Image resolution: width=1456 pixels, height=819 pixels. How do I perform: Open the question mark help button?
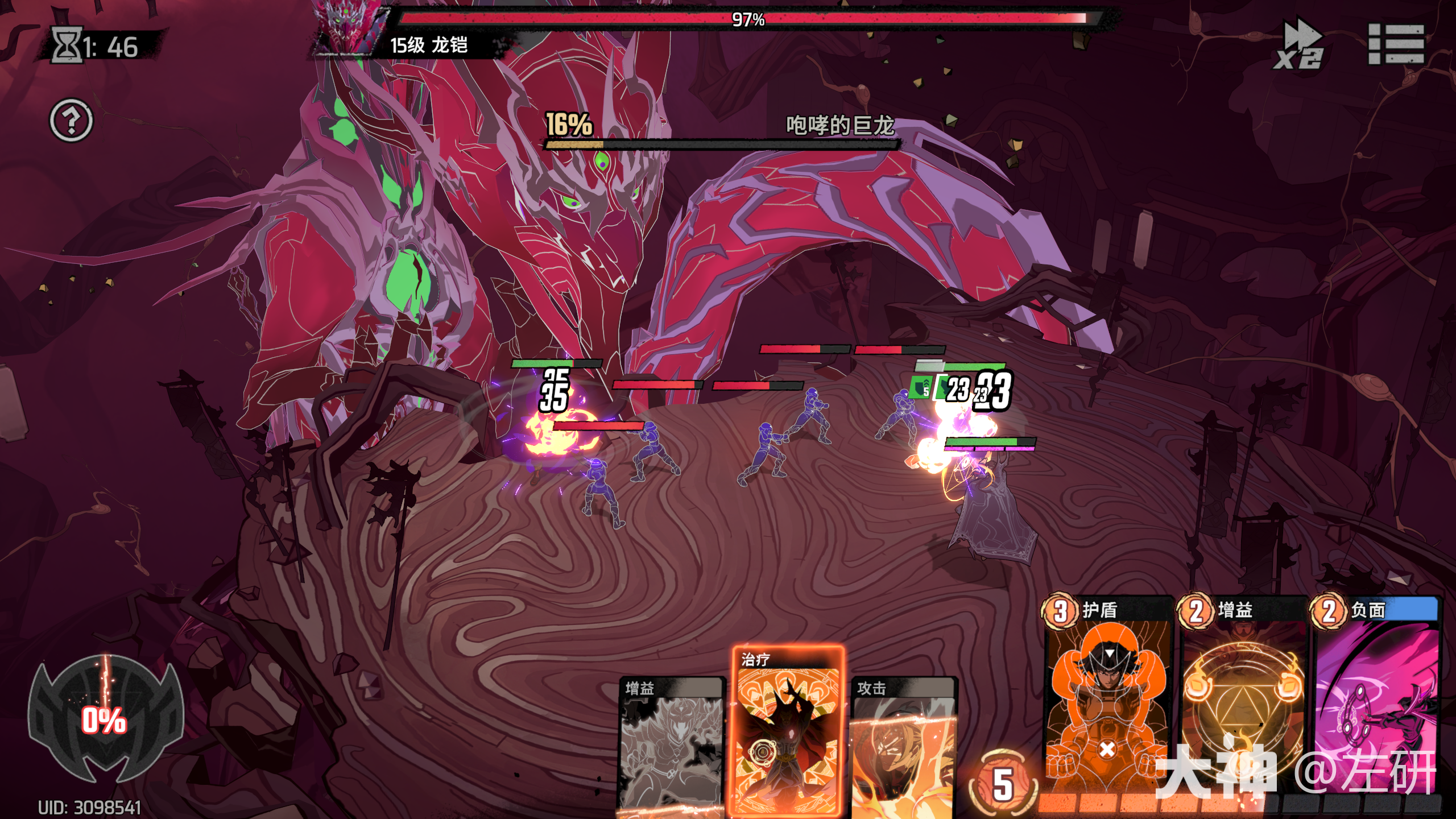pyautogui.click(x=71, y=121)
